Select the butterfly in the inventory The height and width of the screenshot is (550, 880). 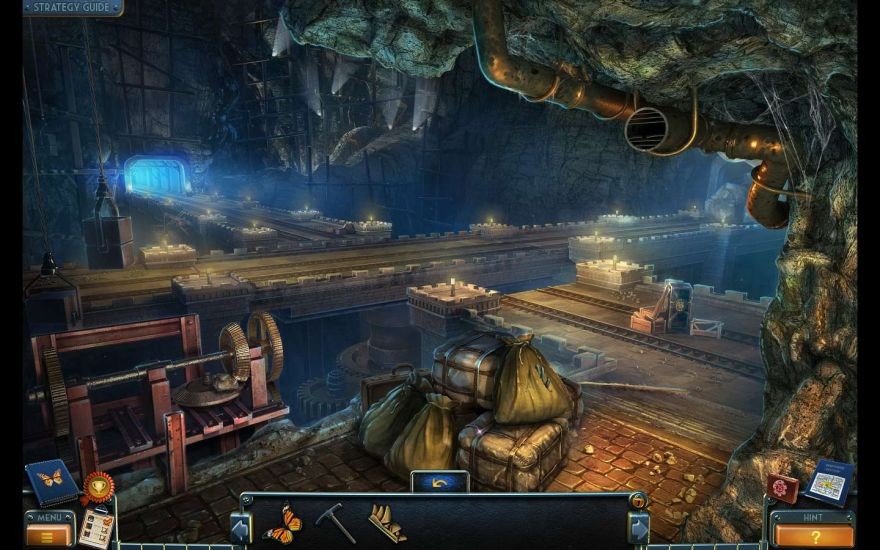coord(282,523)
